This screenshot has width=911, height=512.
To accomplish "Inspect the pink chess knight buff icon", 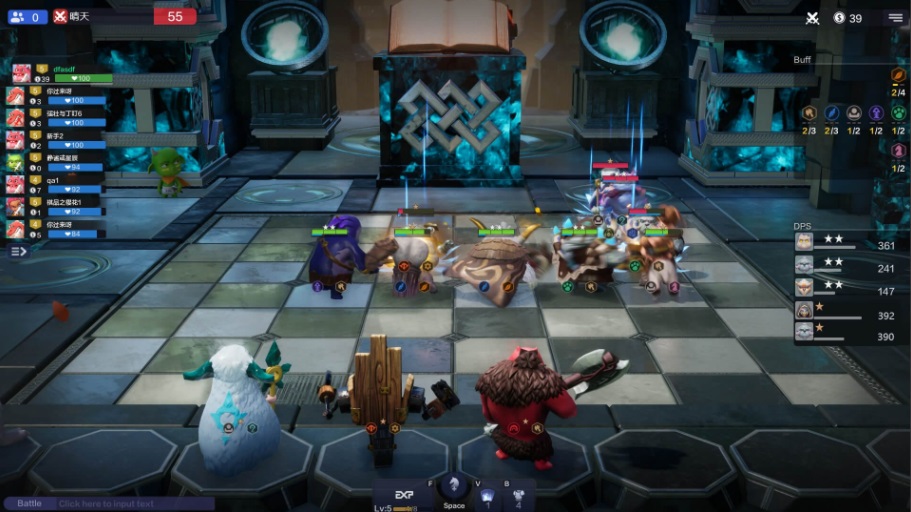I will click(x=898, y=150).
